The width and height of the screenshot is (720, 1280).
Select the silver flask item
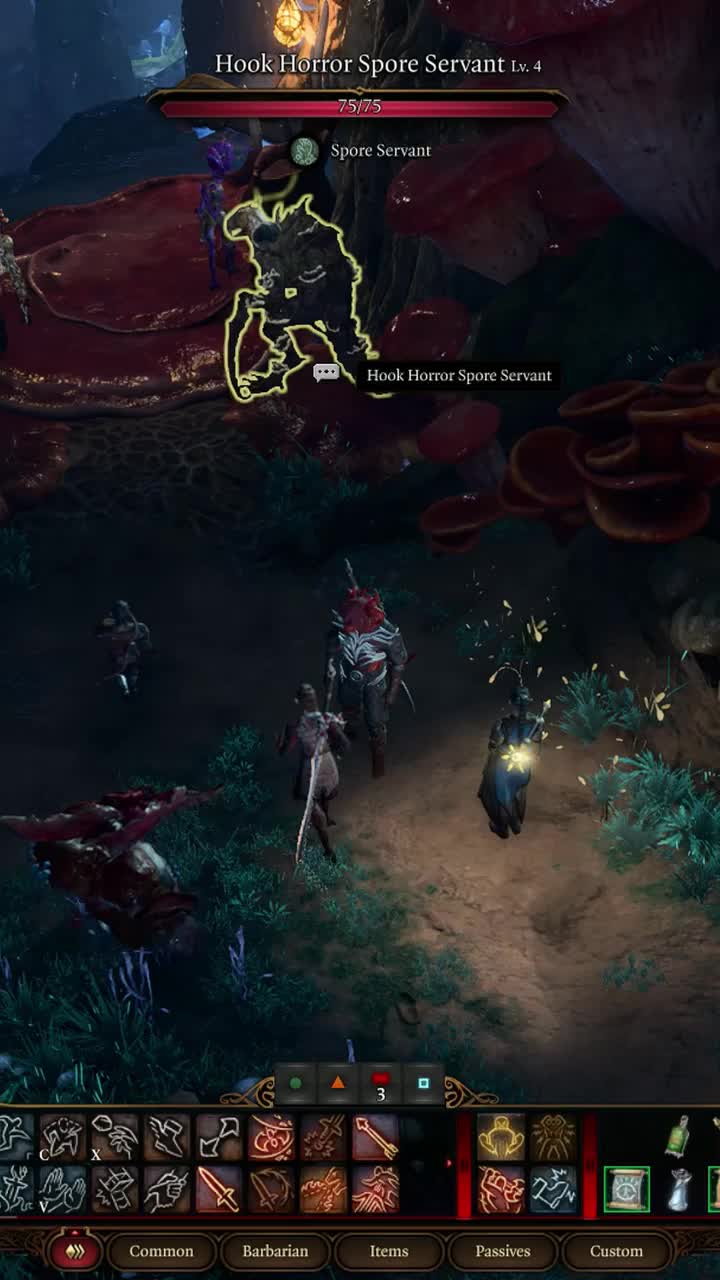click(x=680, y=1189)
